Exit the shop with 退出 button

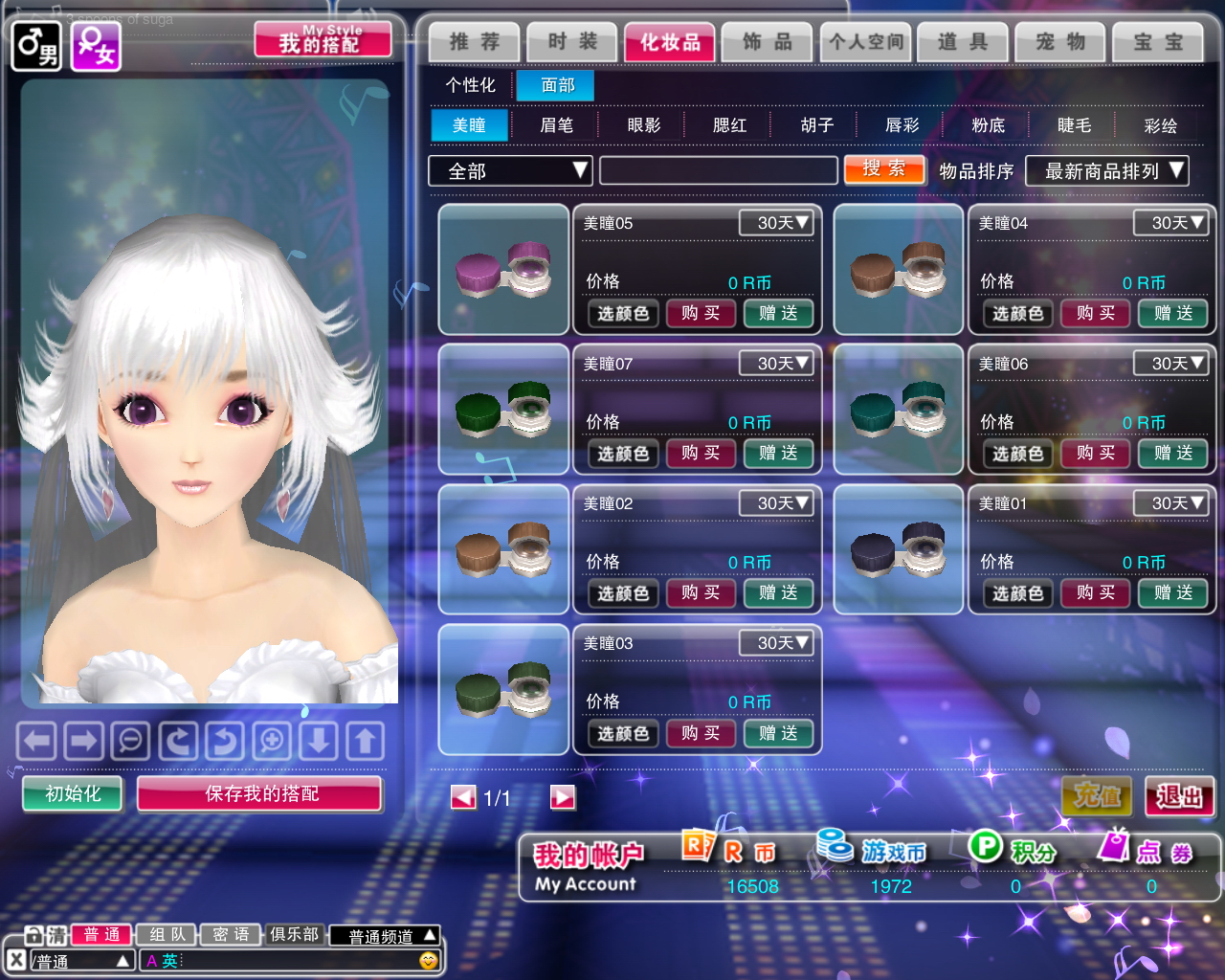pyautogui.click(x=1179, y=796)
